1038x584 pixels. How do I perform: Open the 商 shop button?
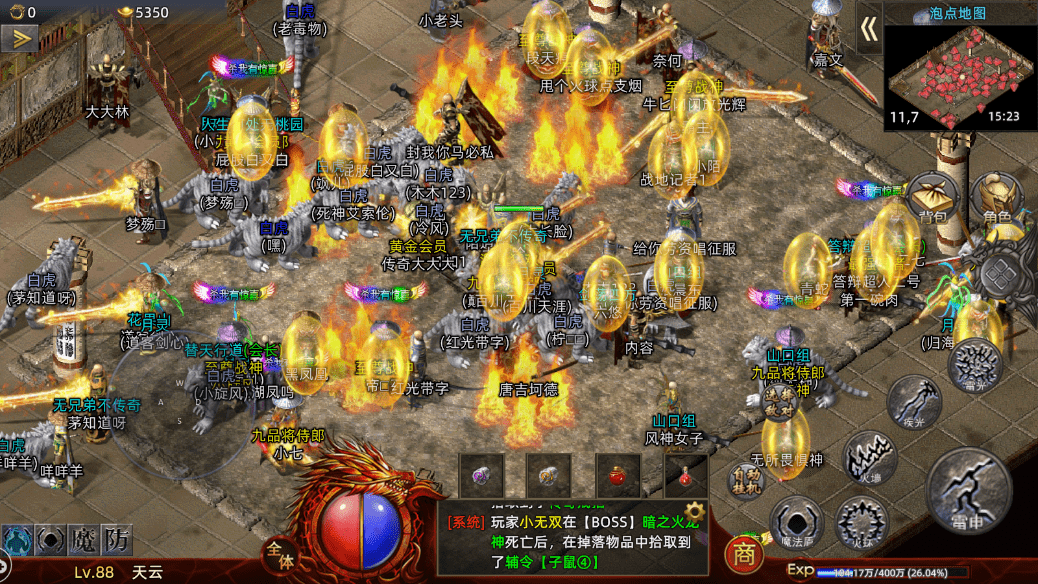742,553
